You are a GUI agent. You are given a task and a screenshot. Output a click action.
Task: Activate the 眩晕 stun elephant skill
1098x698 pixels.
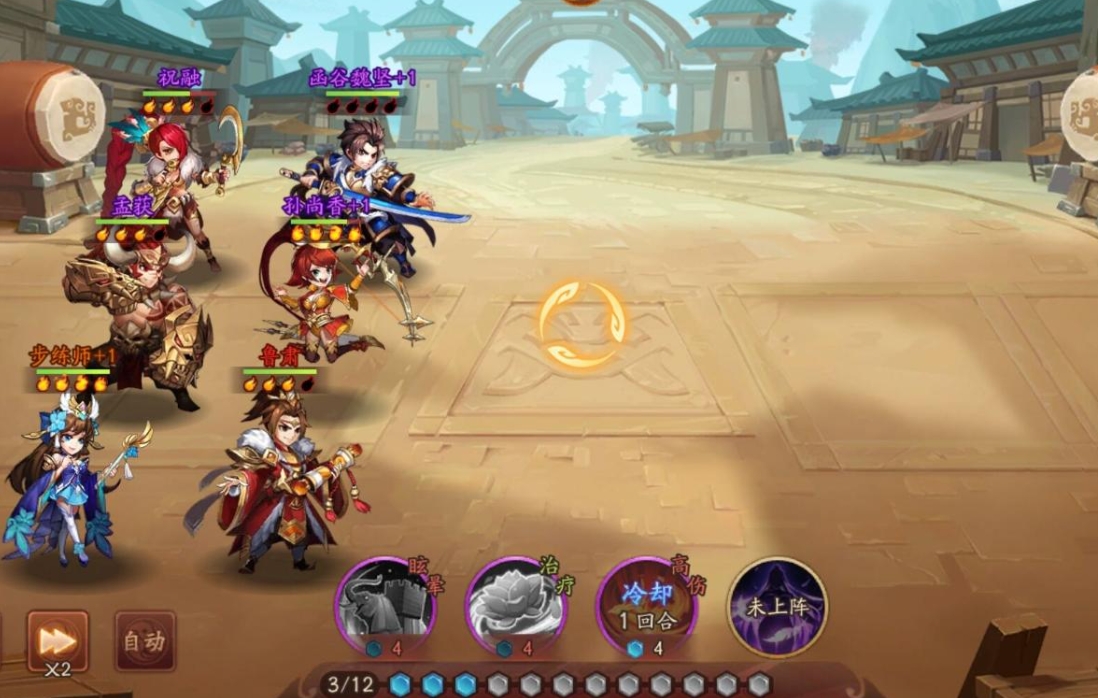385,604
